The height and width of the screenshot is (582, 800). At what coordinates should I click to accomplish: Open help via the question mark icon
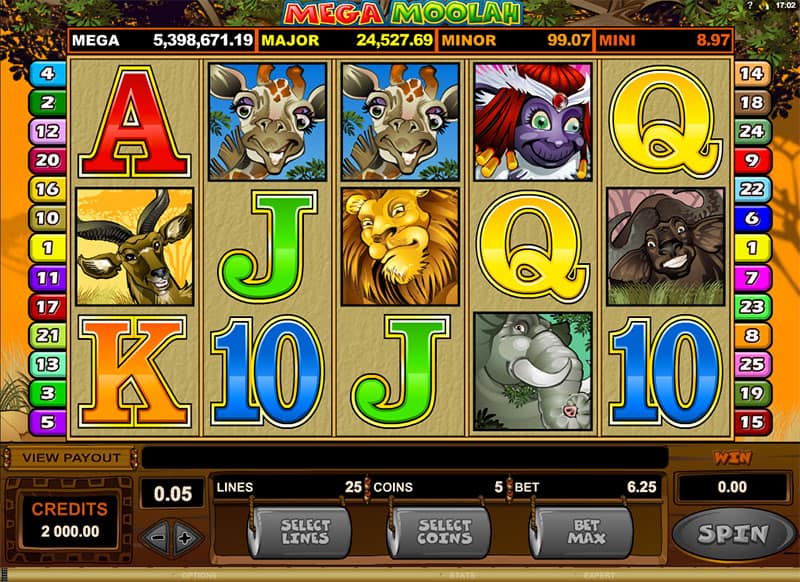tap(749, 7)
